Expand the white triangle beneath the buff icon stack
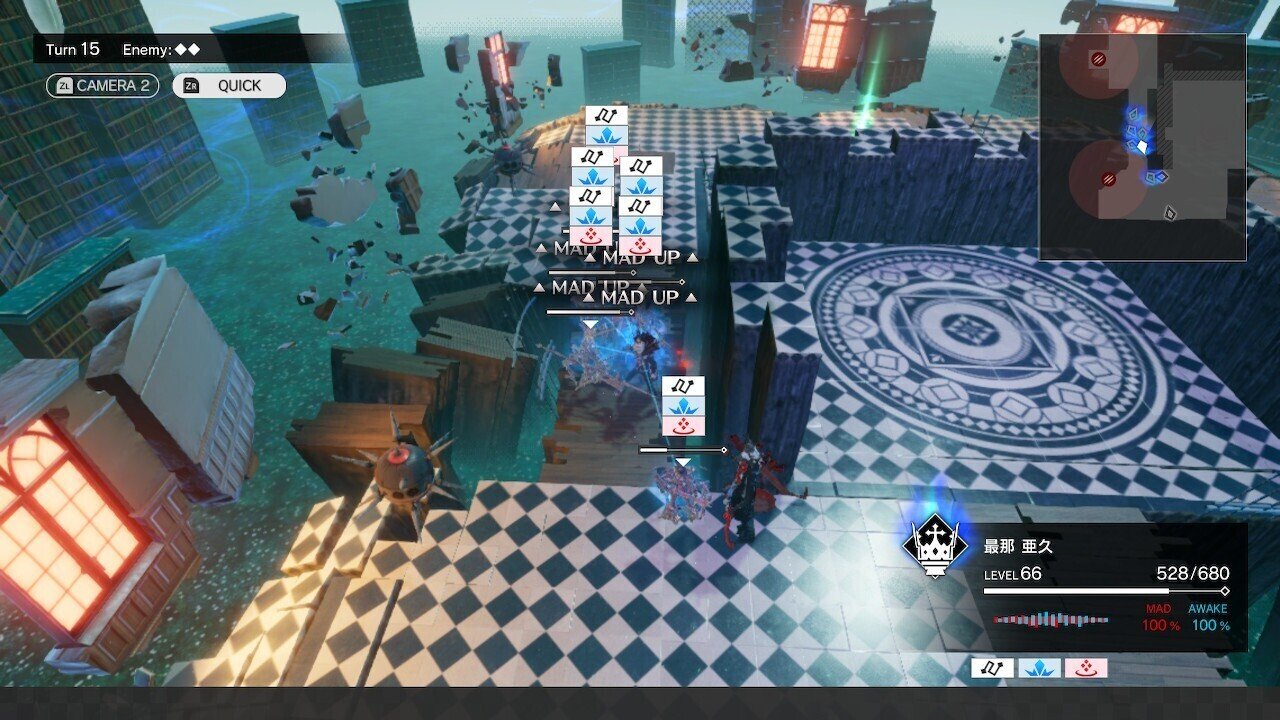Screen dimensions: 1280x720 click(x=591, y=324)
